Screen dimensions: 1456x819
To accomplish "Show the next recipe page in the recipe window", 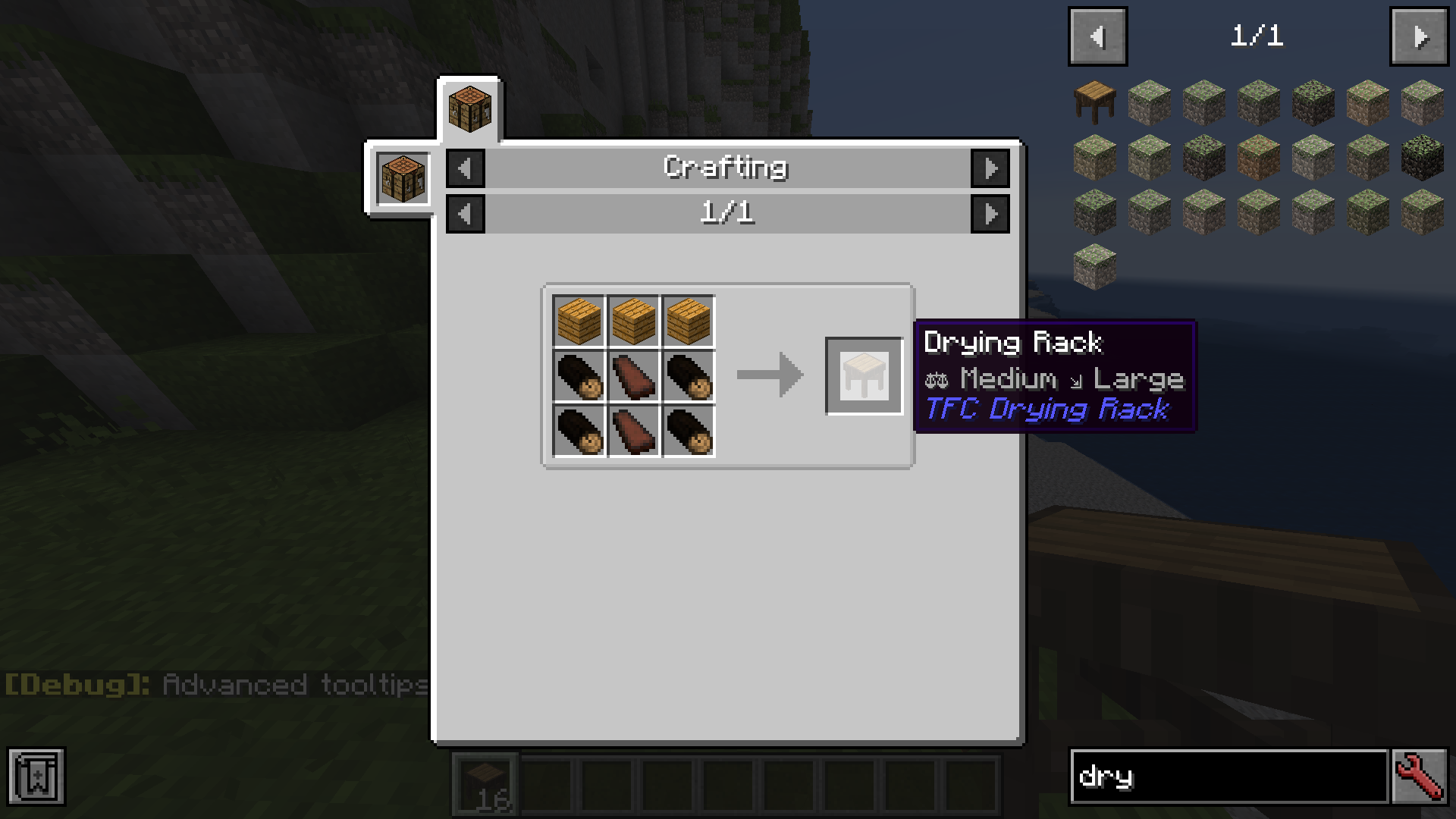I will coord(990,214).
